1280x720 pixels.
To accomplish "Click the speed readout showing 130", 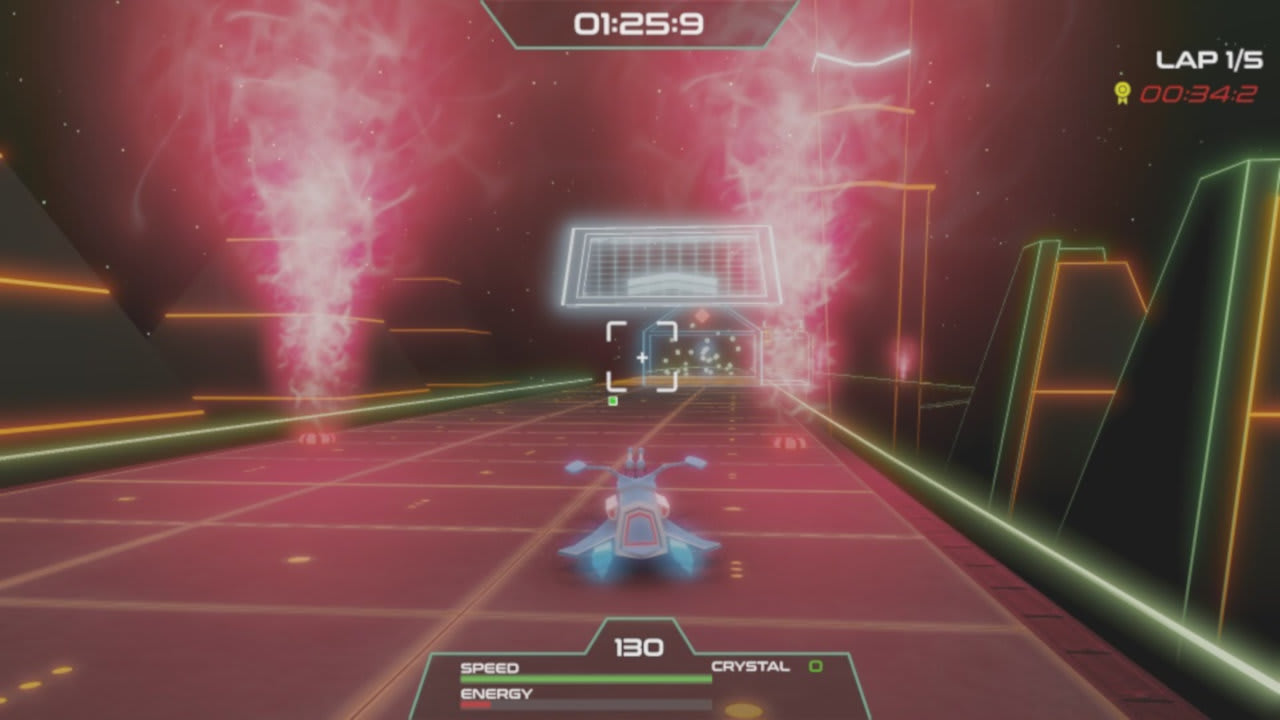I will pyautogui.click(x=641, y=646).
